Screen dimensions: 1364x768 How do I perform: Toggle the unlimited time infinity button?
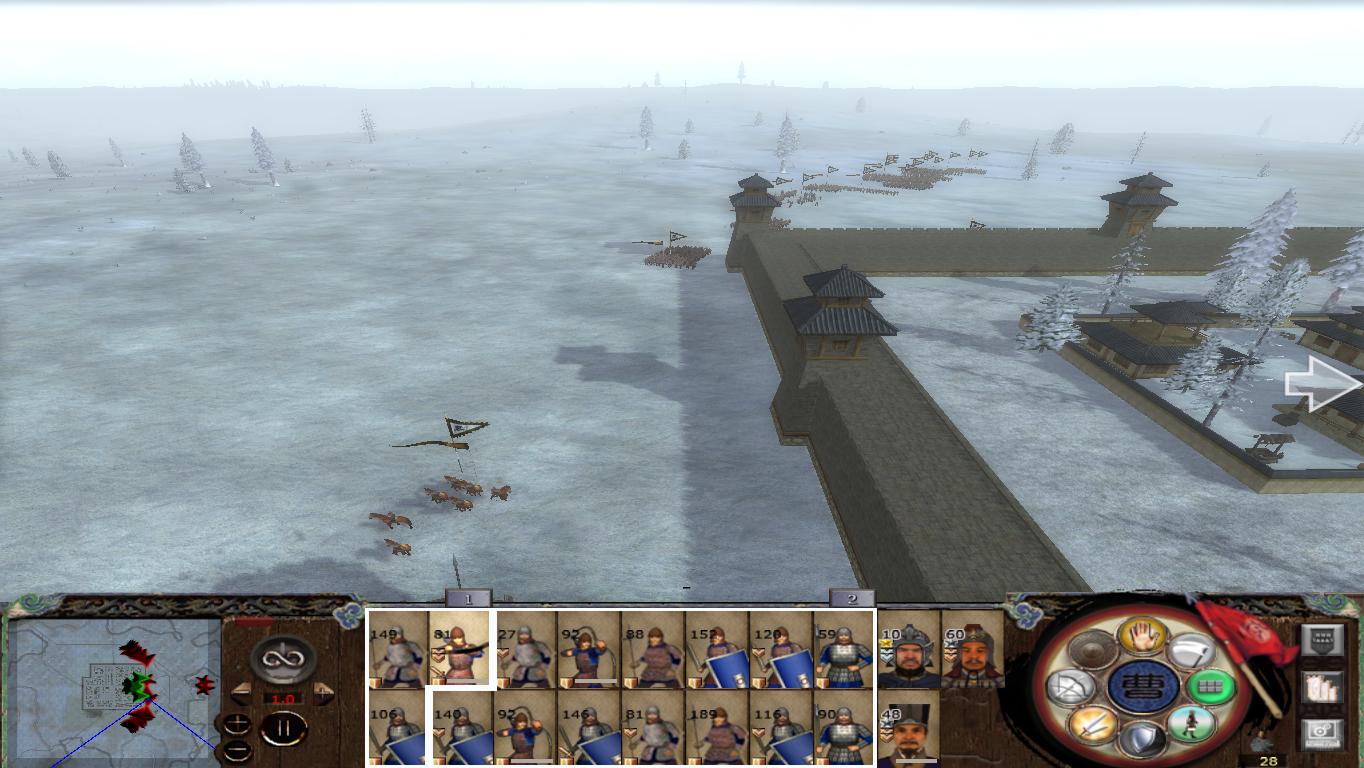[282, 660]
